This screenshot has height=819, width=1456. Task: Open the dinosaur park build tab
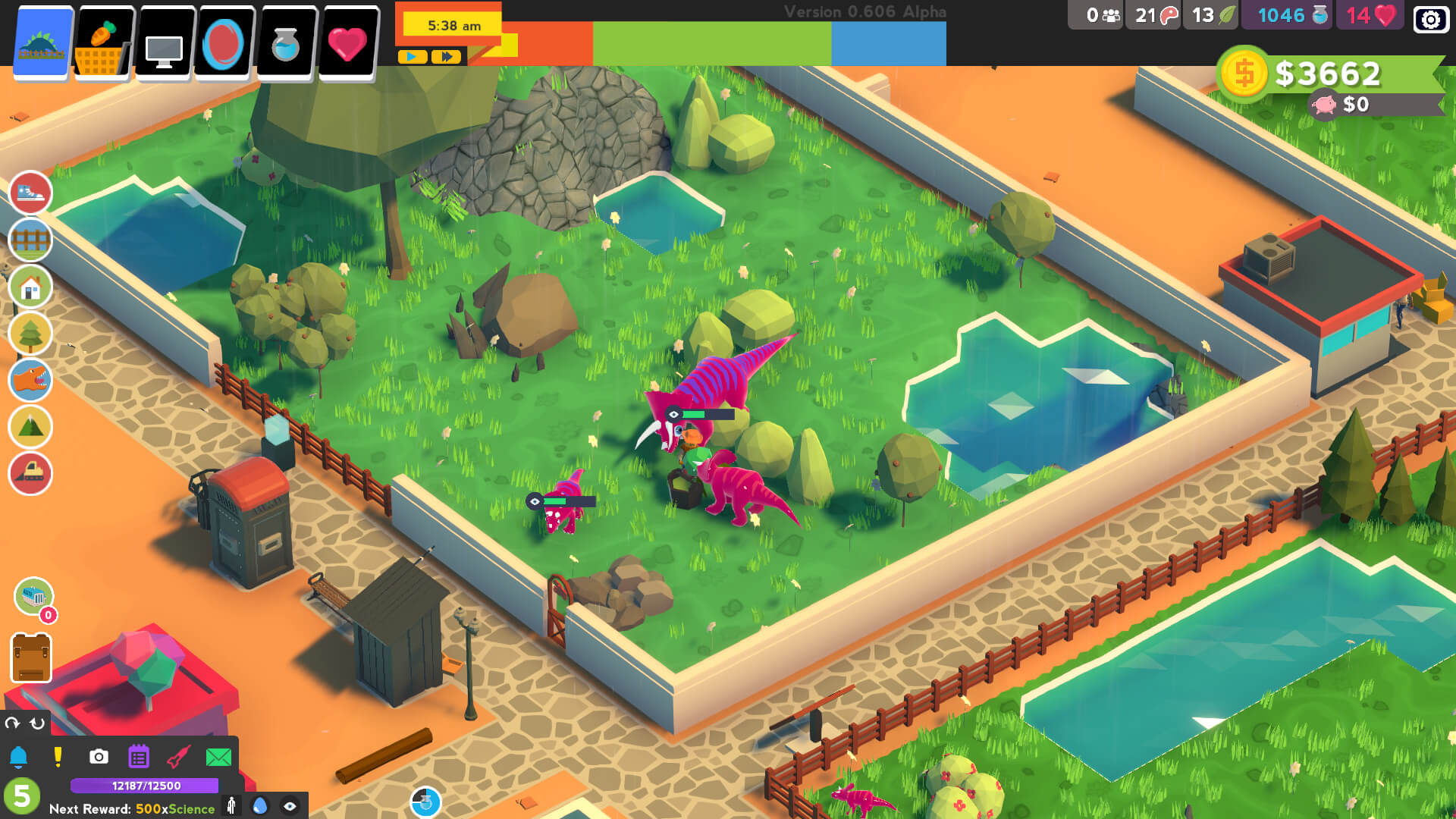43,42
